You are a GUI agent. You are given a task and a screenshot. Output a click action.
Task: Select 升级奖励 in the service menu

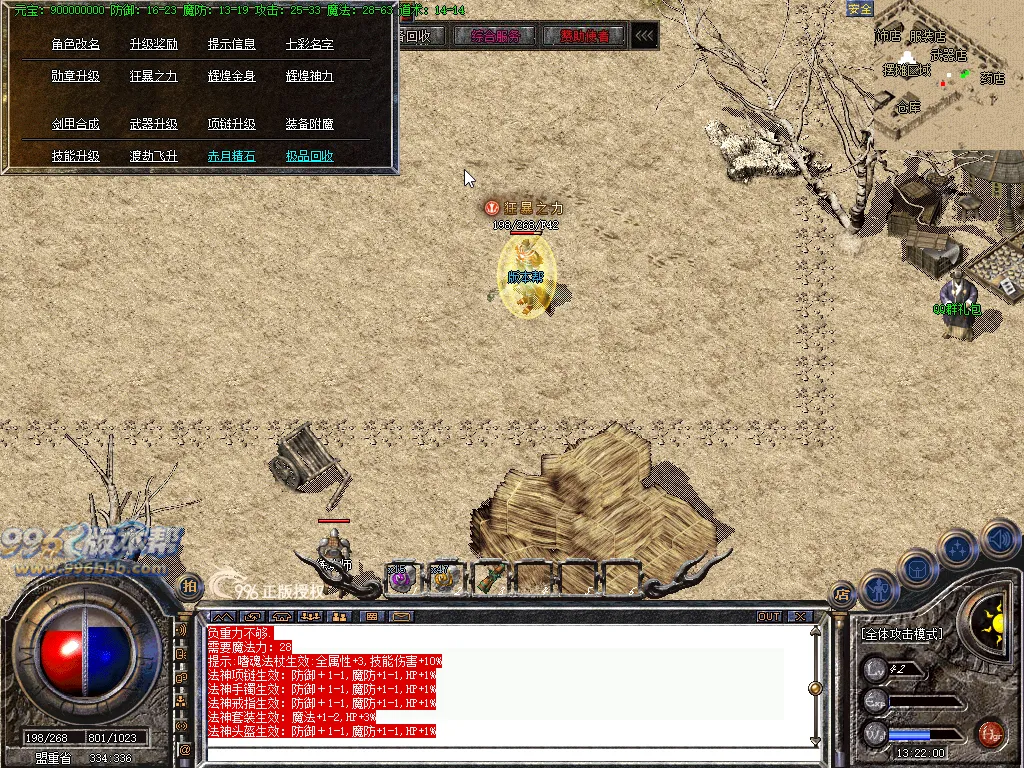coord(154,44)
